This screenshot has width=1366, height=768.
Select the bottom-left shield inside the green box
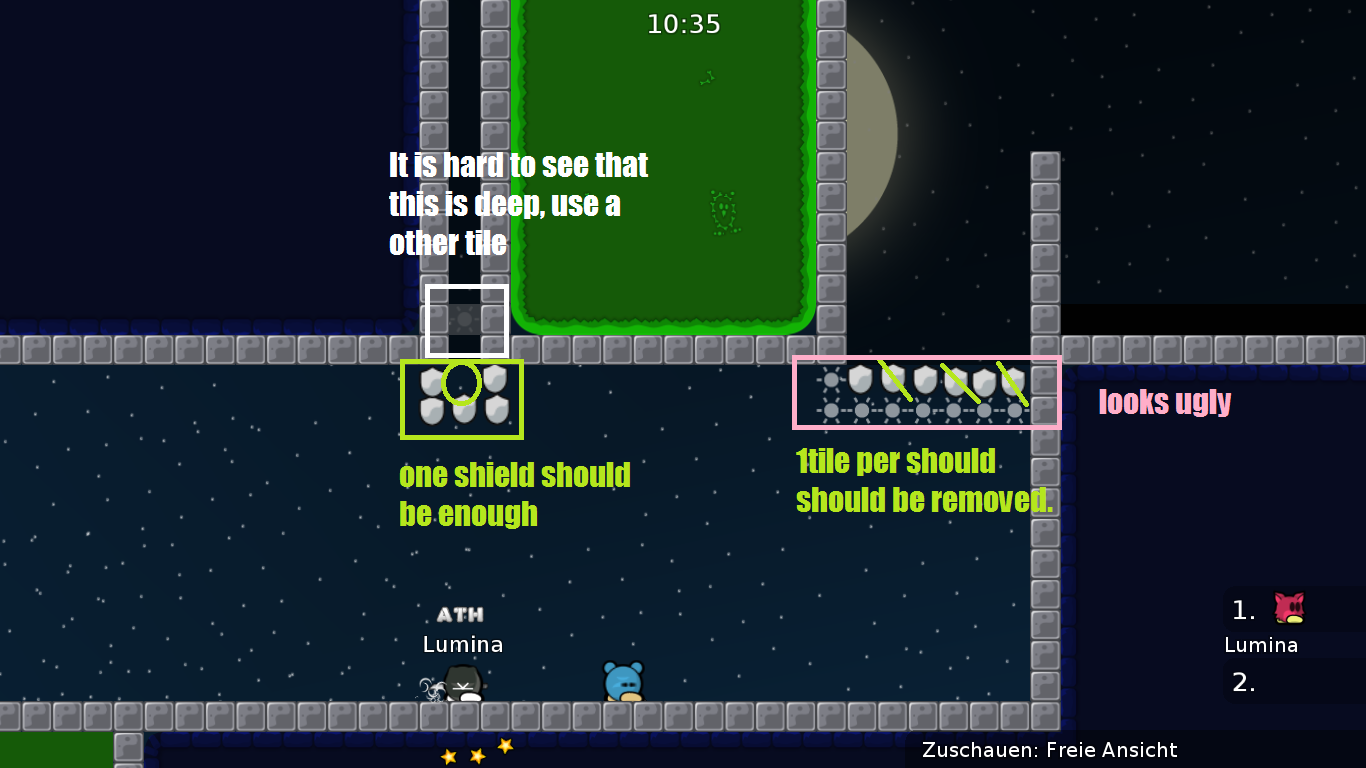(x=431, y=412)
